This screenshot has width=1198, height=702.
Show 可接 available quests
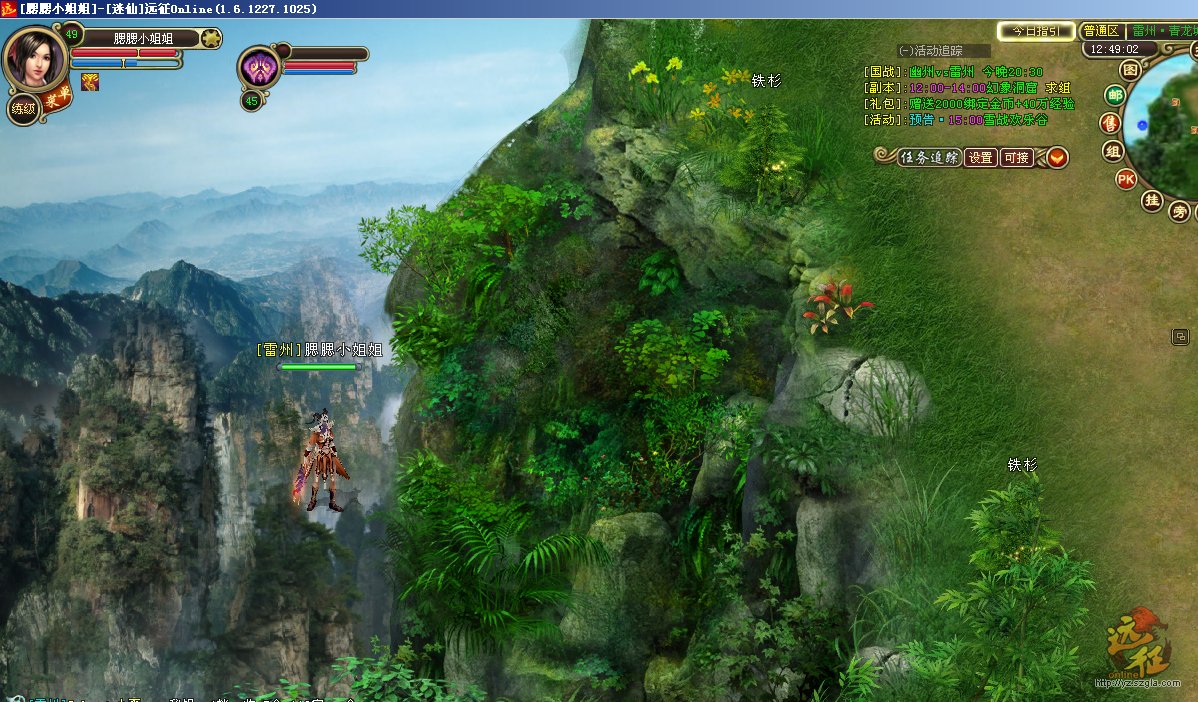(1016, 158)
